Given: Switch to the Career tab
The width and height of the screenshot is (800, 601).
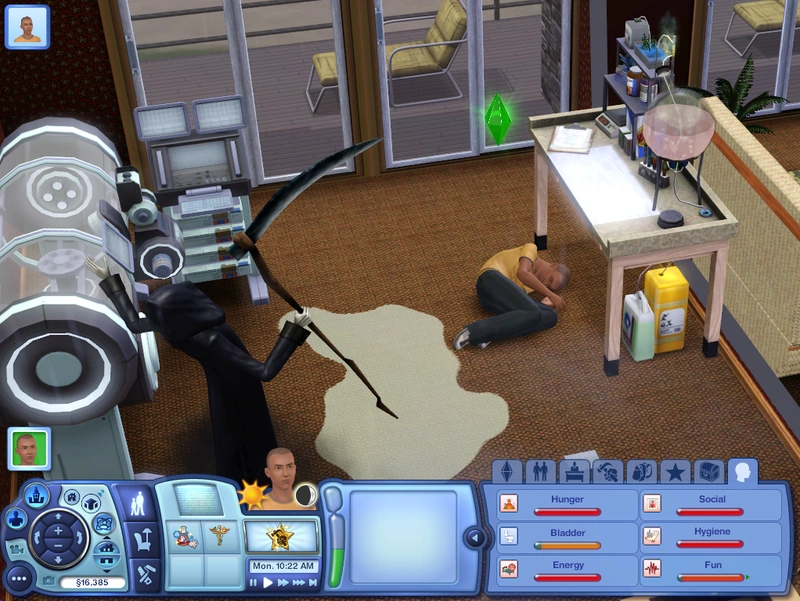Looking at the screenshot, I should pos(574,471).
